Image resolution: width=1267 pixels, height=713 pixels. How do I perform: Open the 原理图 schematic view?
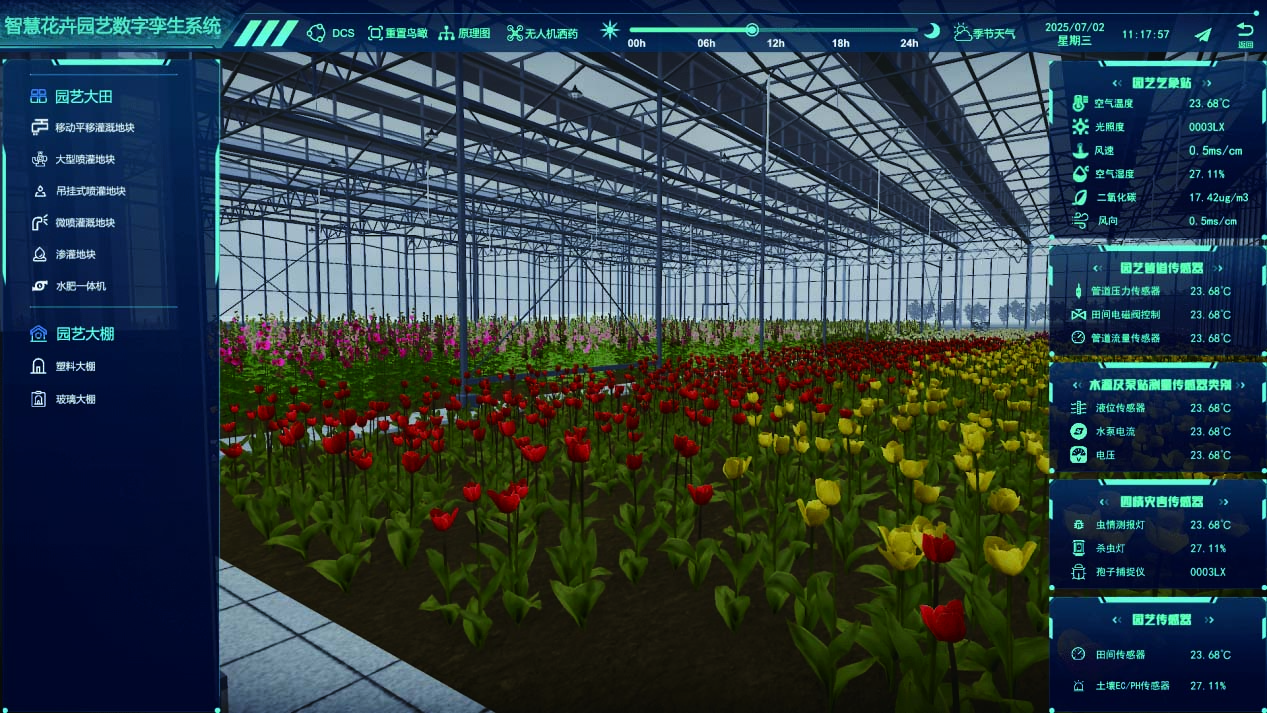(465, 33)
